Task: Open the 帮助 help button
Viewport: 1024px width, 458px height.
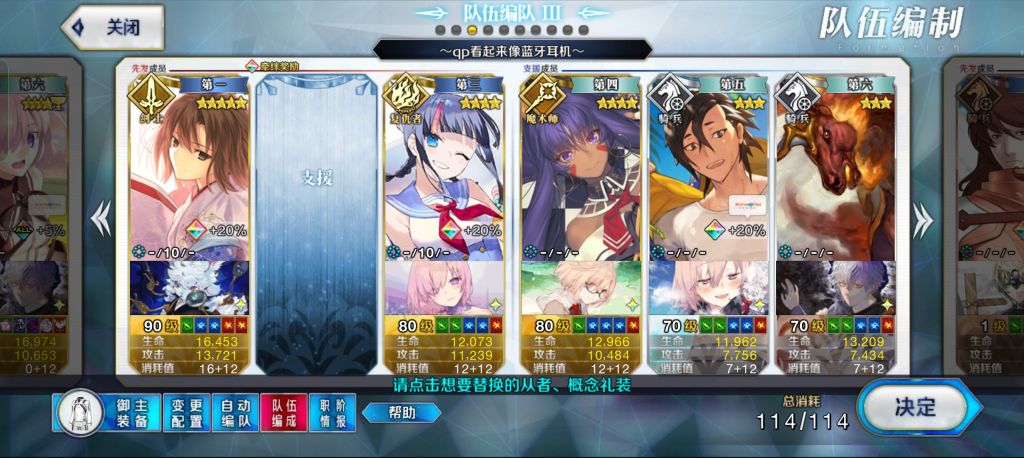Action: click(401, 412)
